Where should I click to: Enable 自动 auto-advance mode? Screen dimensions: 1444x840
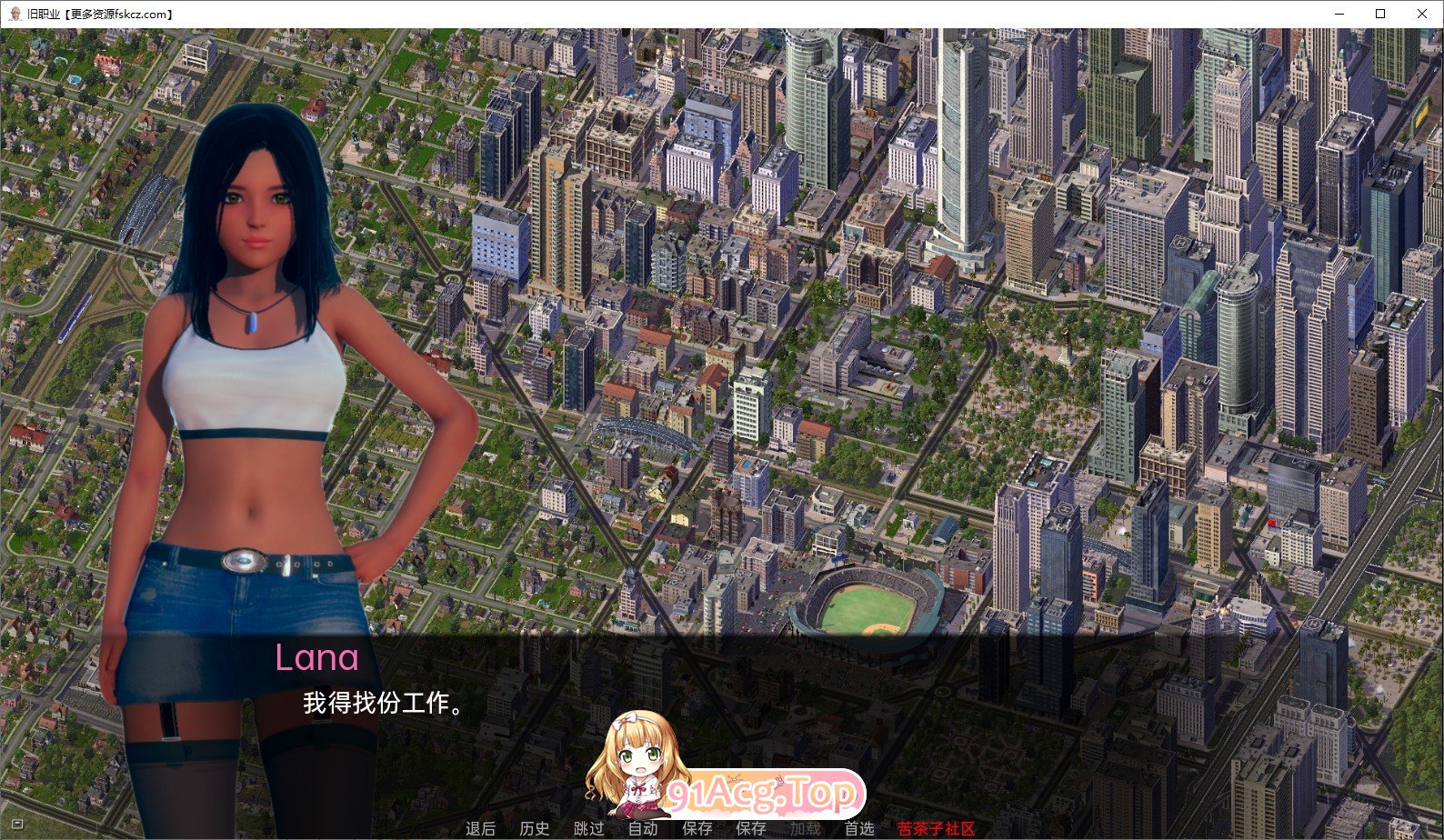tap(642, 828)
